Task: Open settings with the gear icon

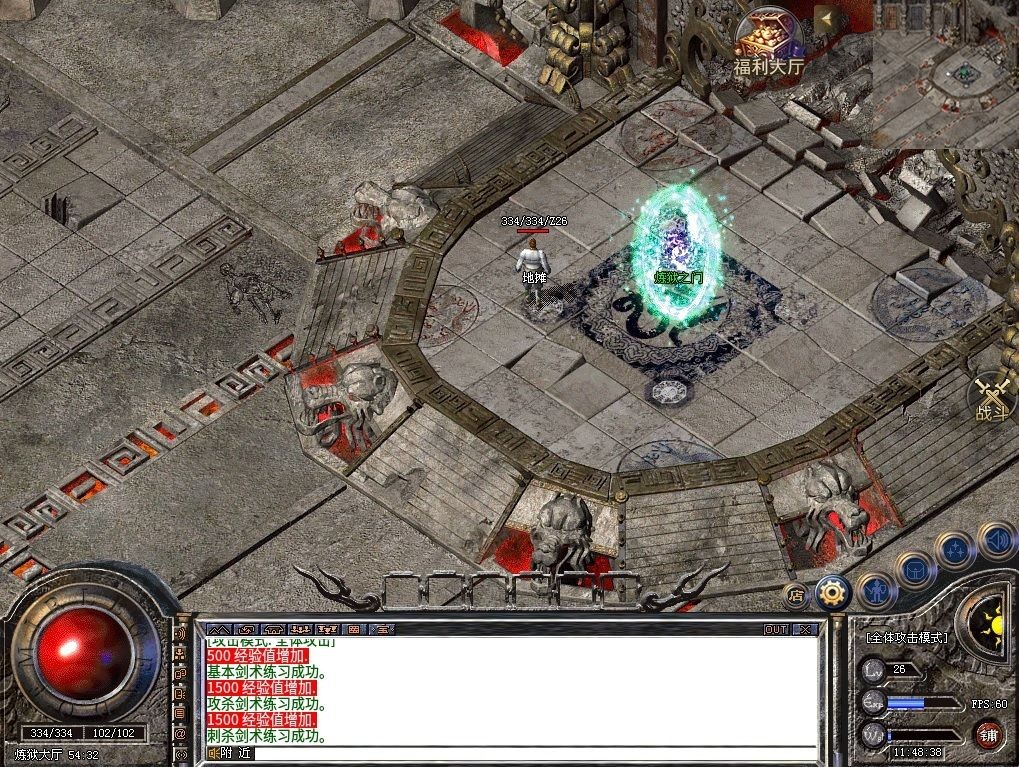Action: click(831, 594)
